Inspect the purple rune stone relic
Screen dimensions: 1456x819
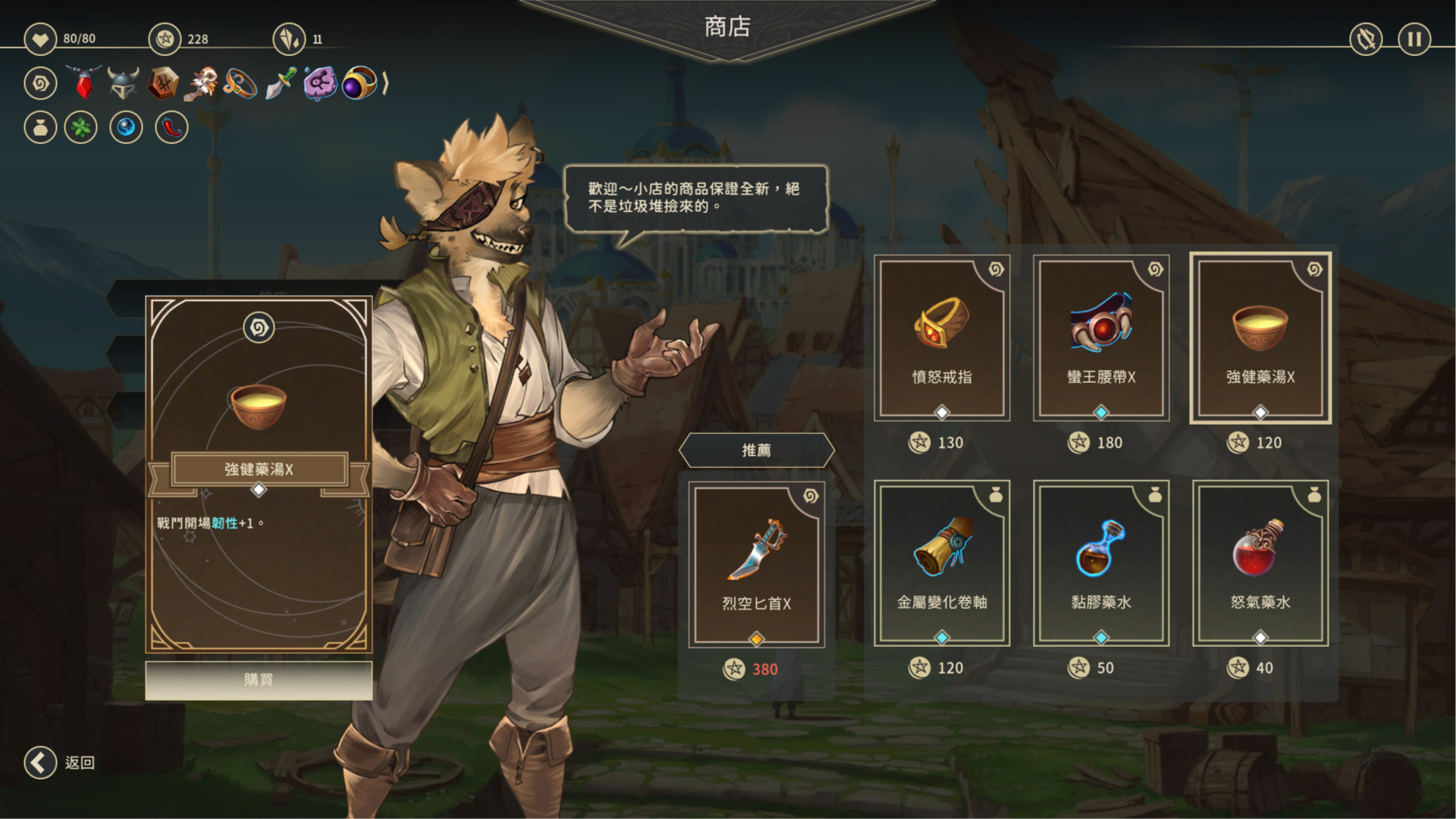coord(320,83)
